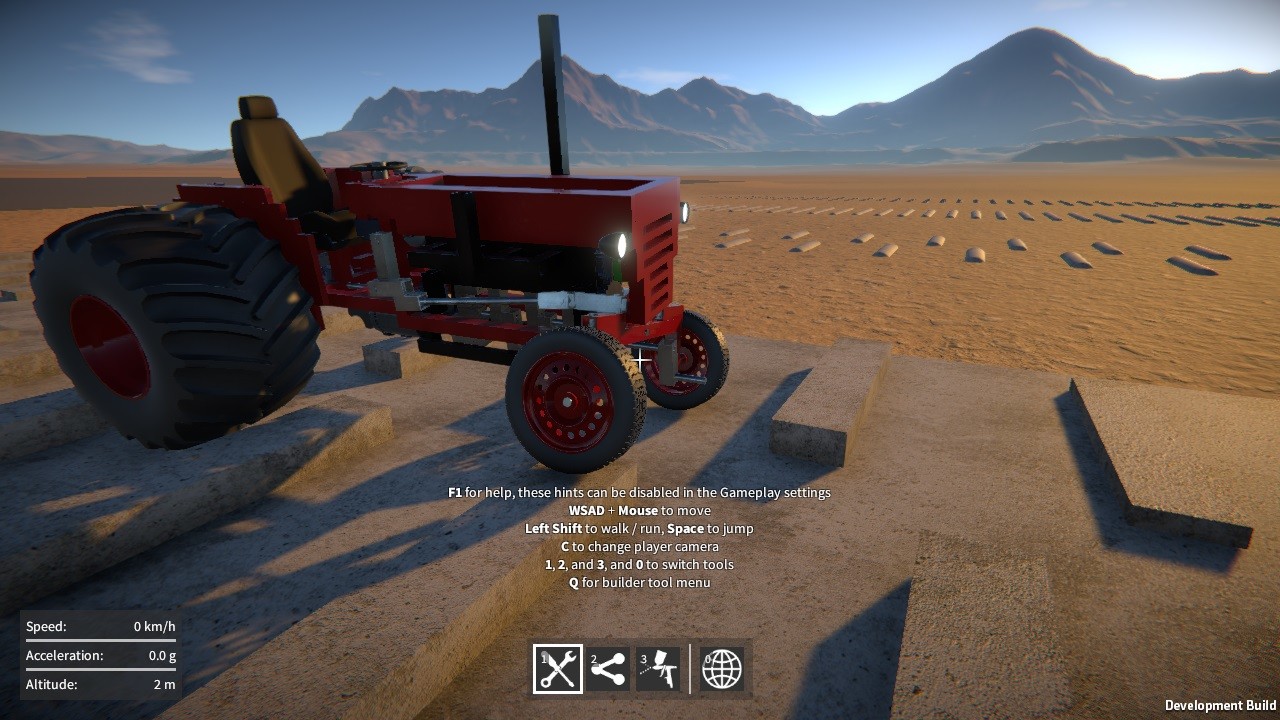
Task: Click the Q for builder tool menu hint
Action: 640,582
